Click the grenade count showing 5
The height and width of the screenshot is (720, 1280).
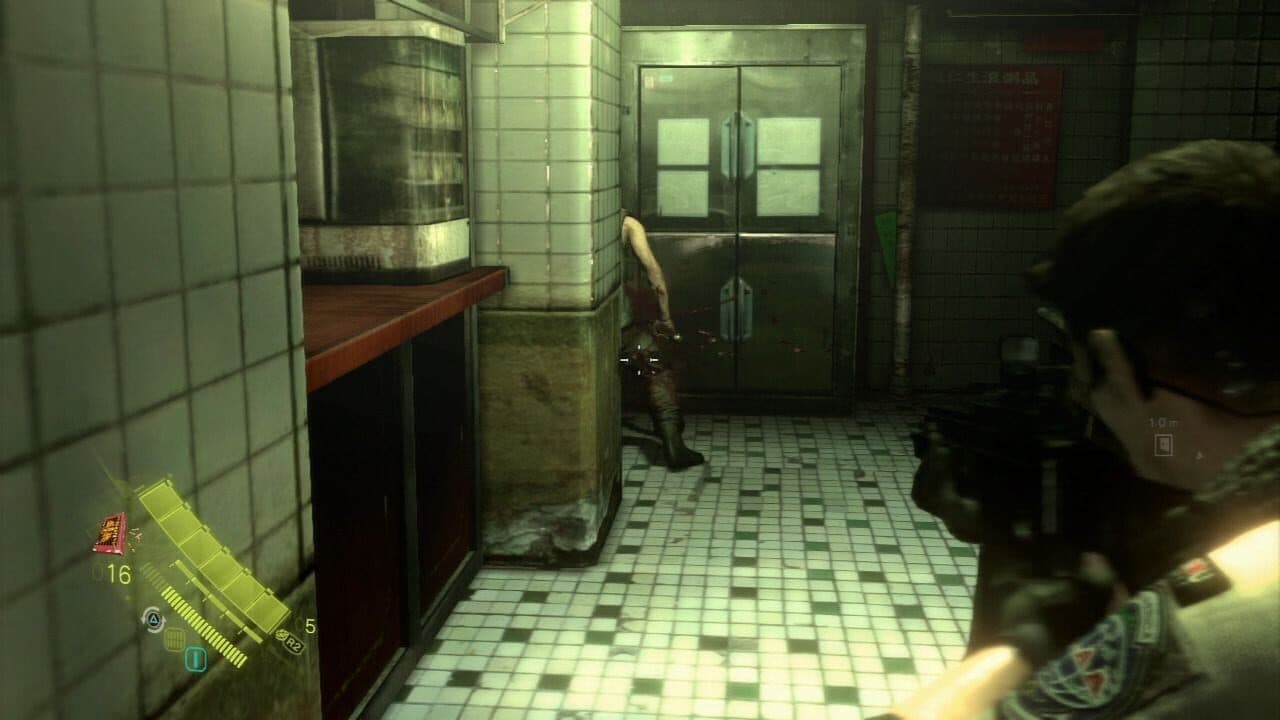pyautogui.click(x=310, y=627)
